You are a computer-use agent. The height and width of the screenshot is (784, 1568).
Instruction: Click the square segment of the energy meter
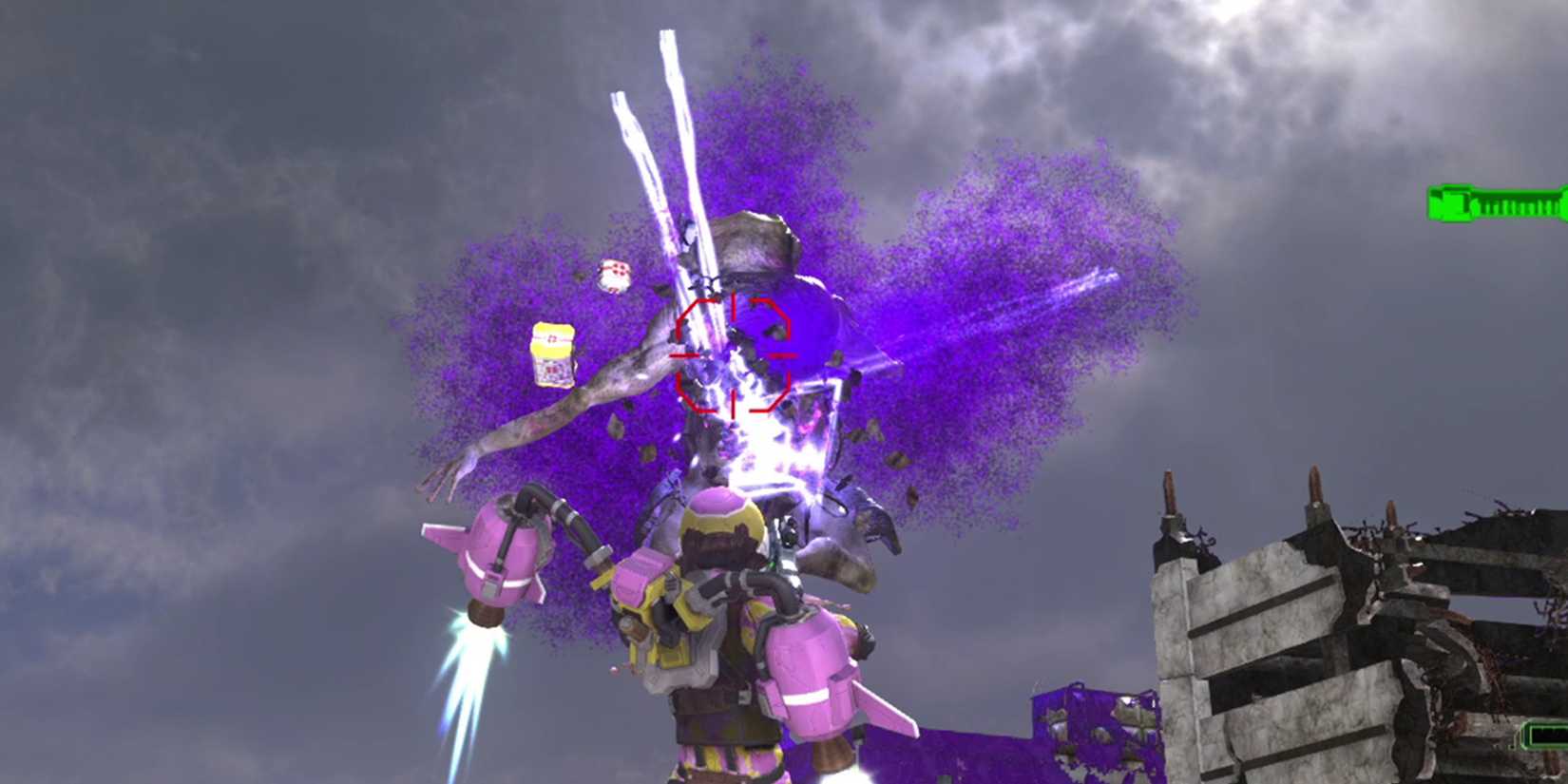(1452, 203)
